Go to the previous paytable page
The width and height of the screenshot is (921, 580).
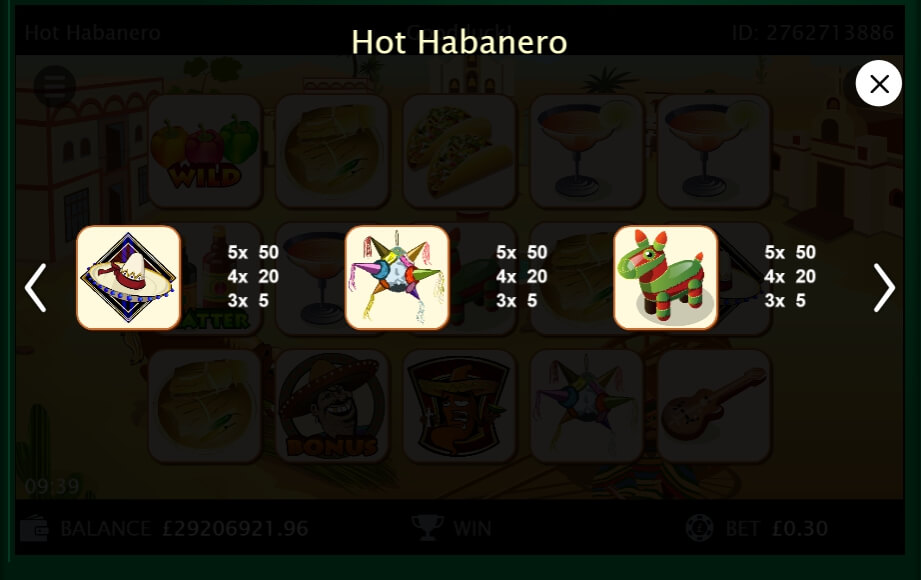36,288
